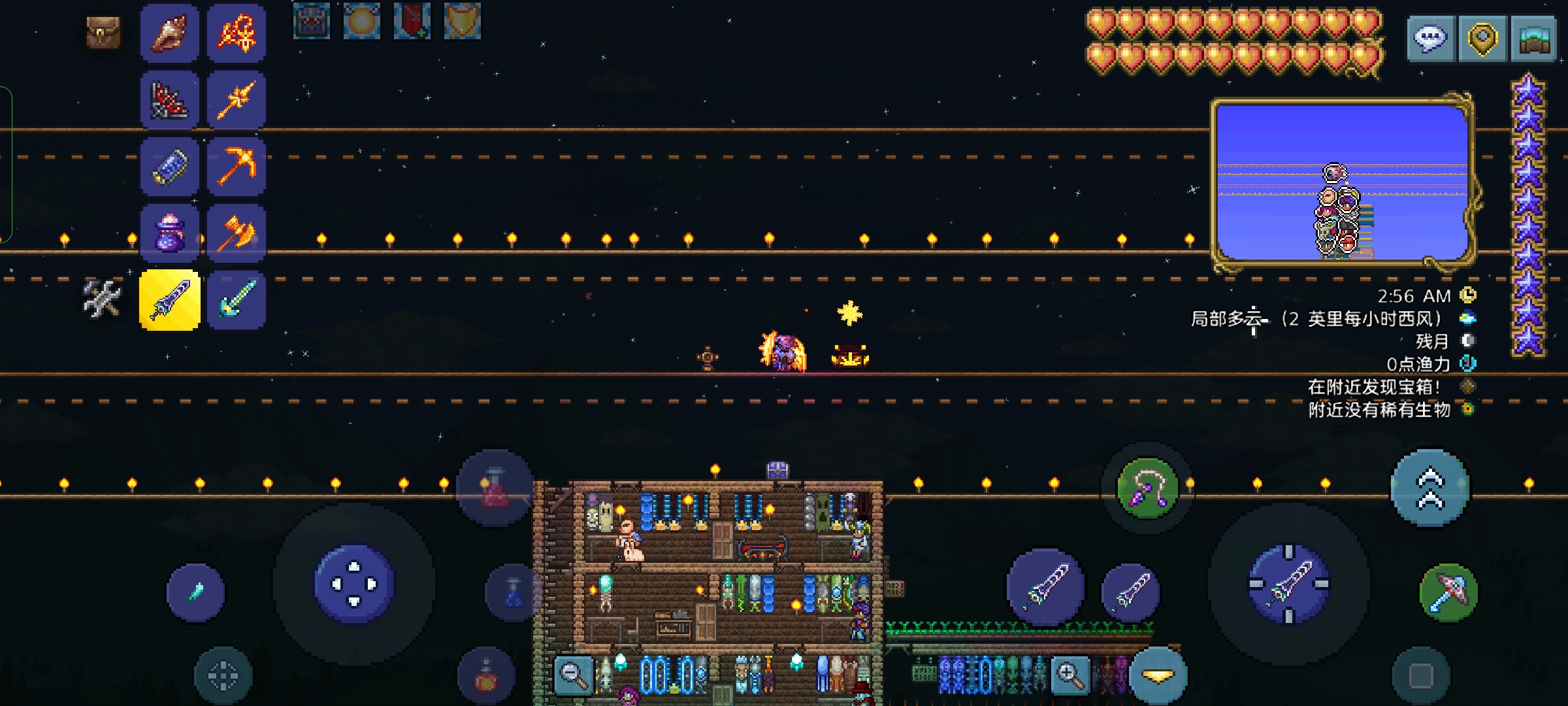
Task: Select the highlighted yellow sword slot
Action: [x=170, y=300]
